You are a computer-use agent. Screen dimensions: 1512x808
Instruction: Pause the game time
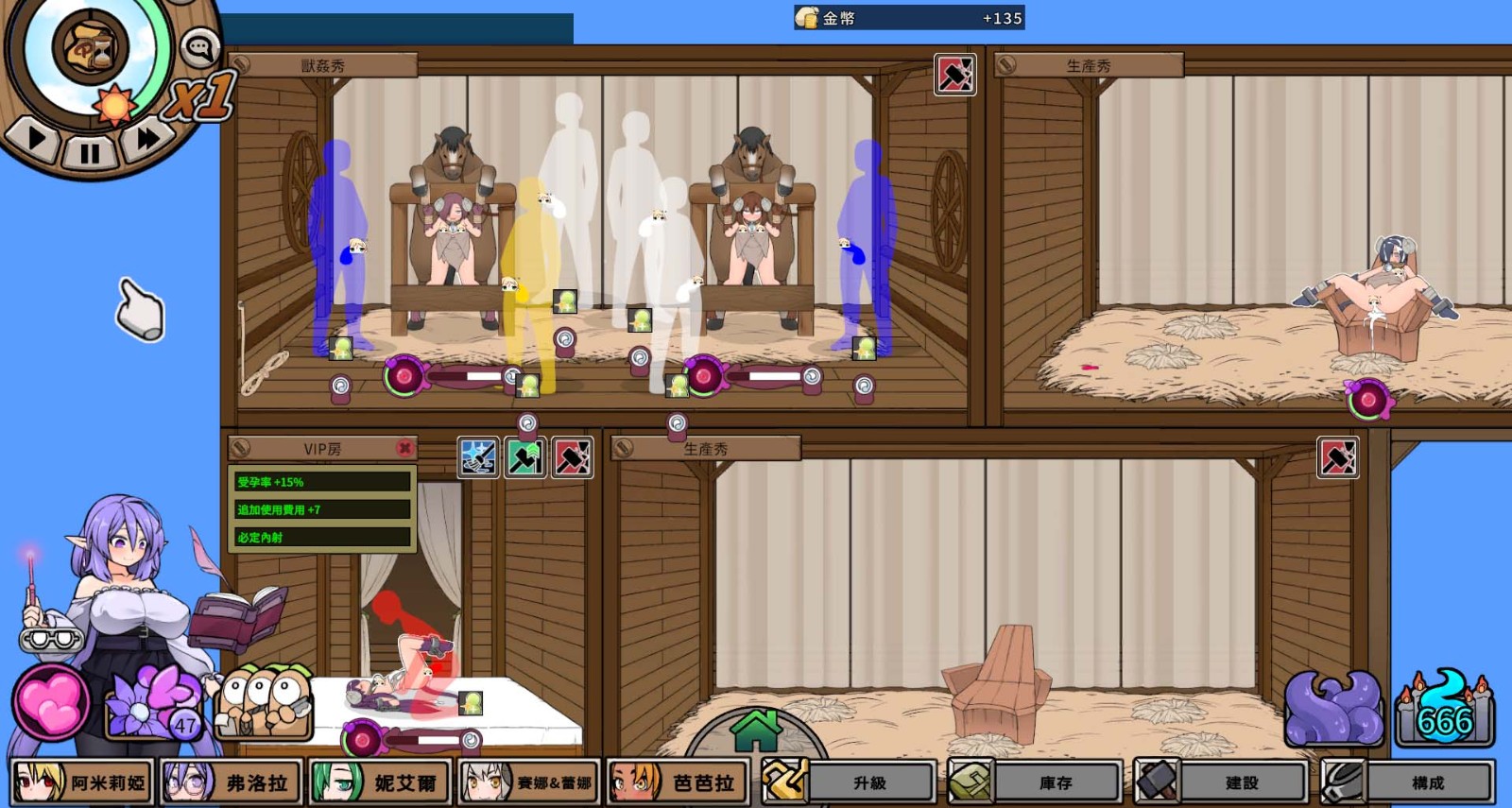(90, 151)
